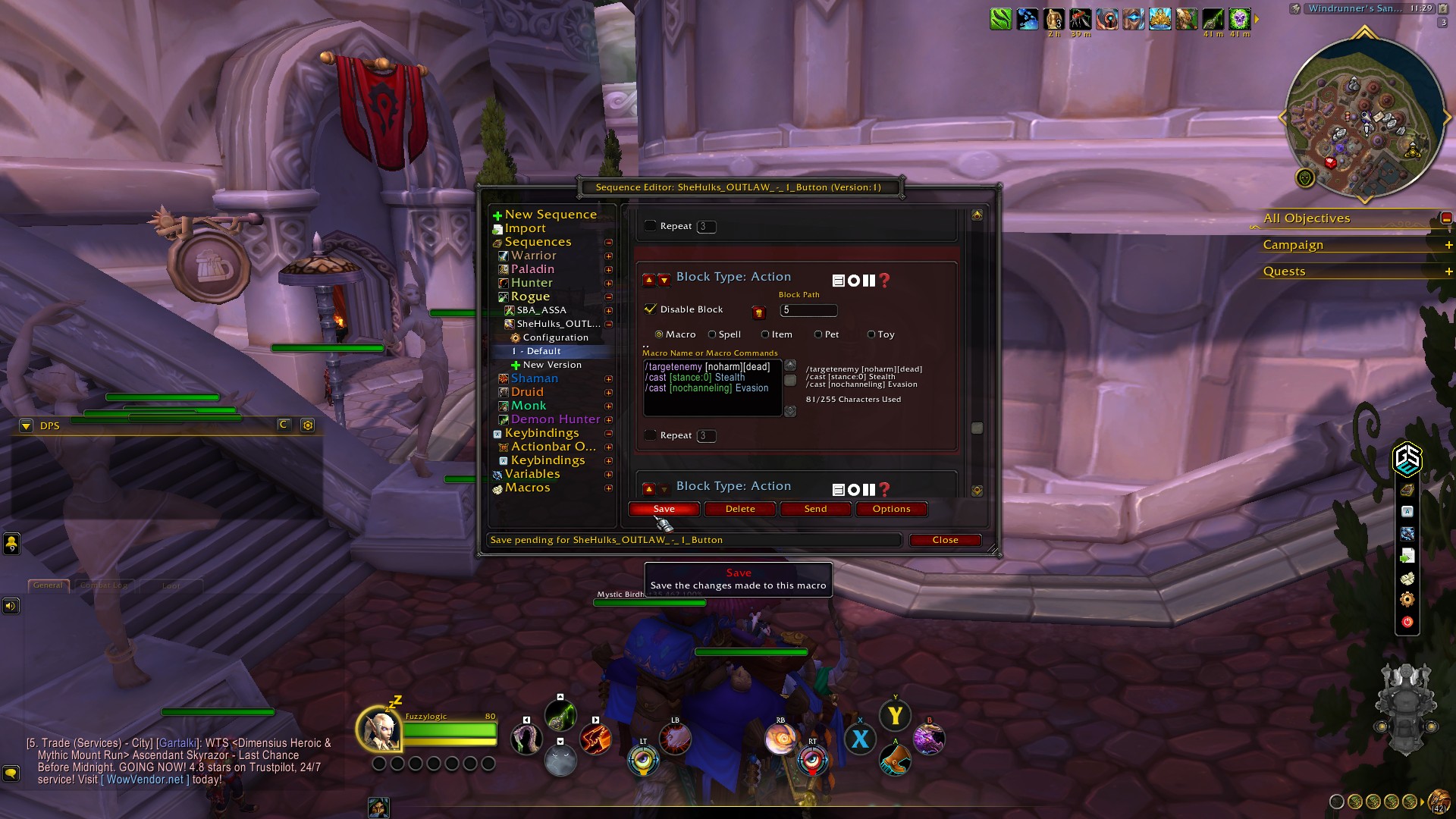This screenshot has width=1456, height=819.
Task: Choose the Toy action type
Action: (871, 334)
